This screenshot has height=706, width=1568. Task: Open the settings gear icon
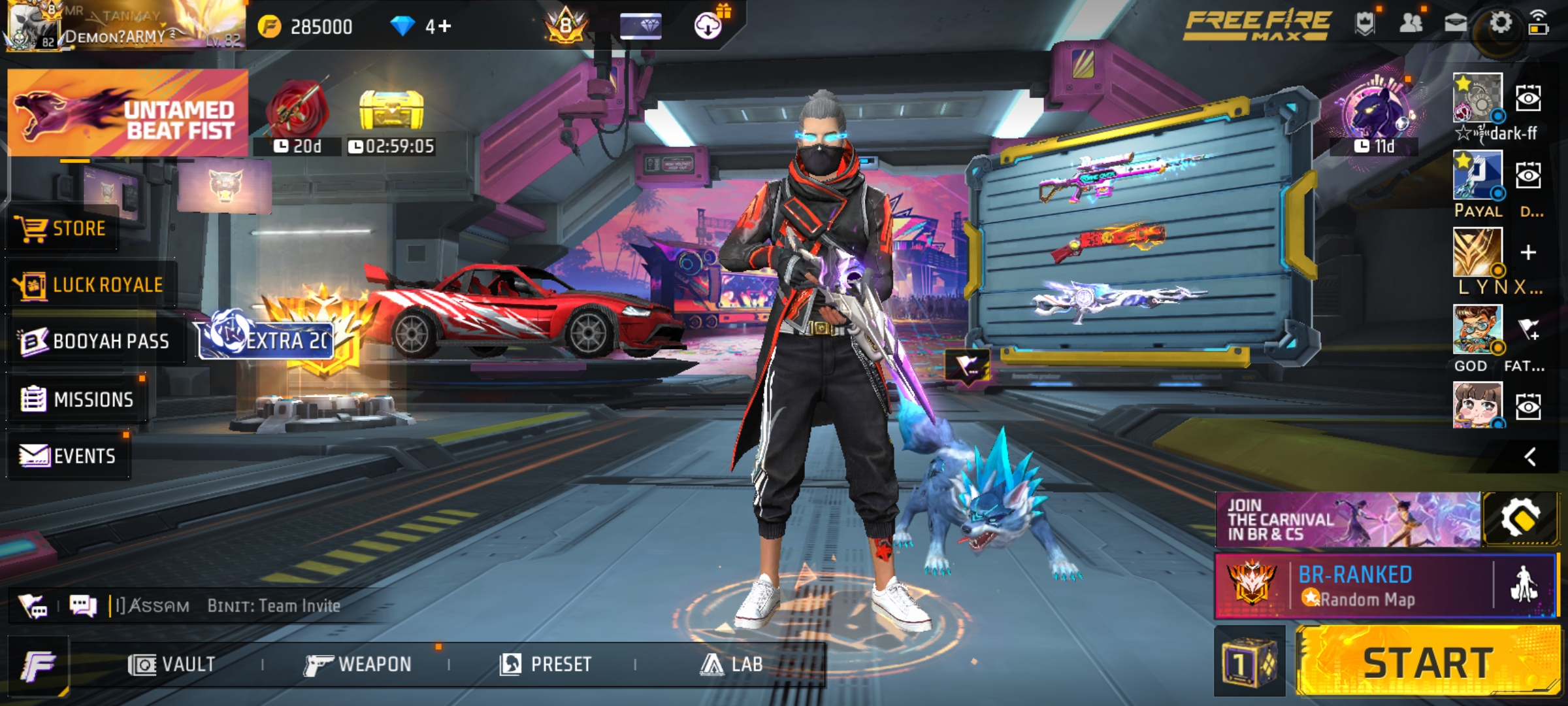point(1501,24)
